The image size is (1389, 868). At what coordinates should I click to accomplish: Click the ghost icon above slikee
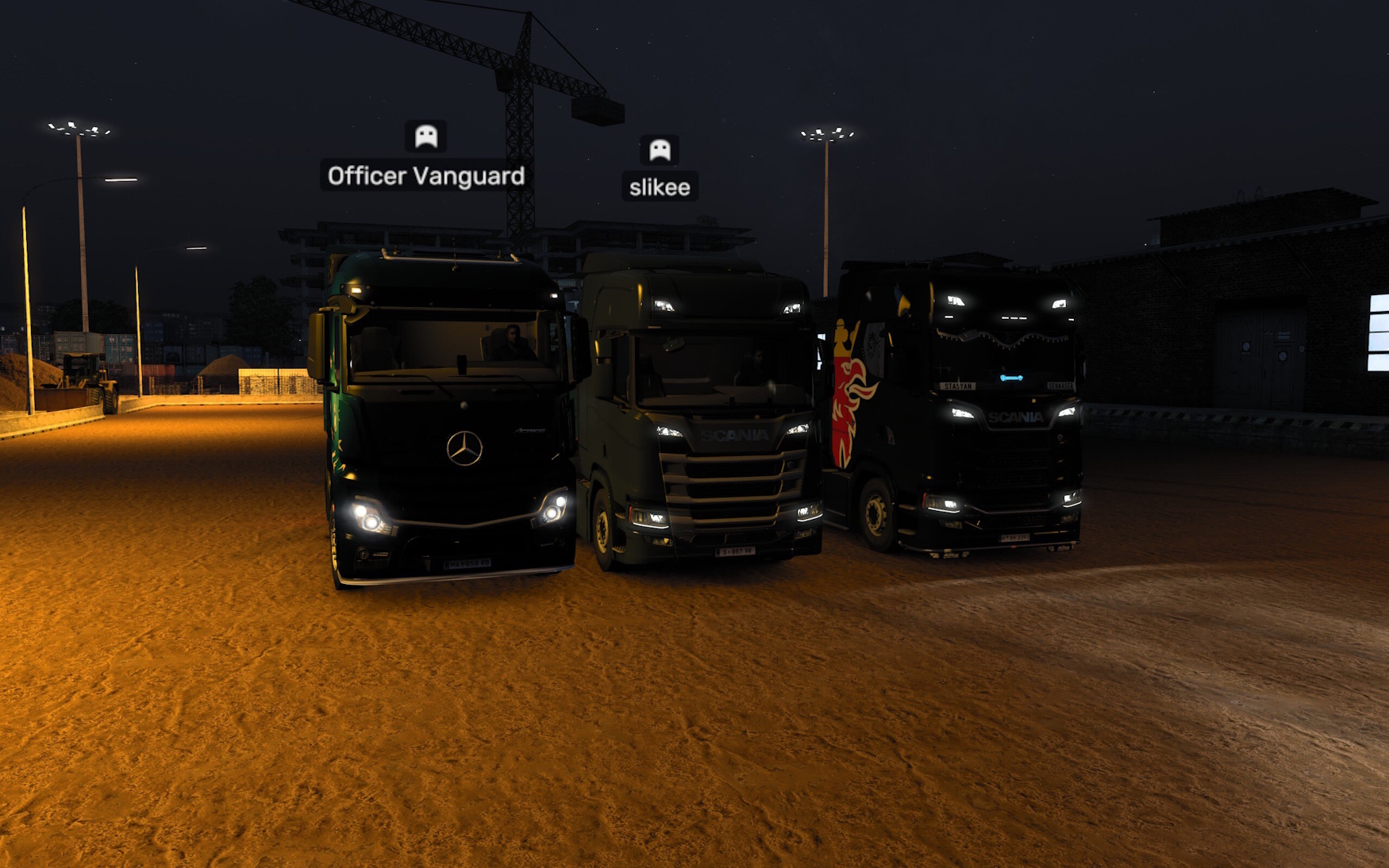[660, 149]
